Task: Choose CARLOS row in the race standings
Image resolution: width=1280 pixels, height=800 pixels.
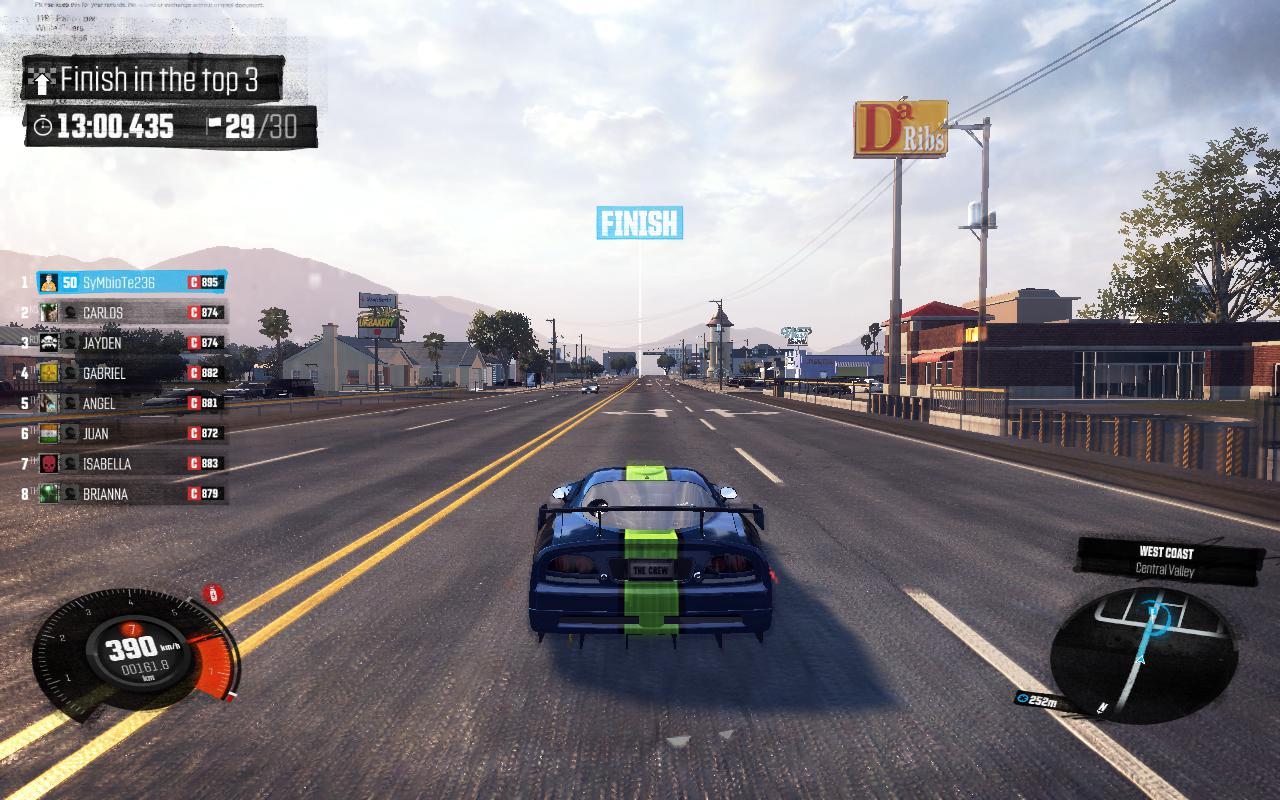Action: (131, 313)
